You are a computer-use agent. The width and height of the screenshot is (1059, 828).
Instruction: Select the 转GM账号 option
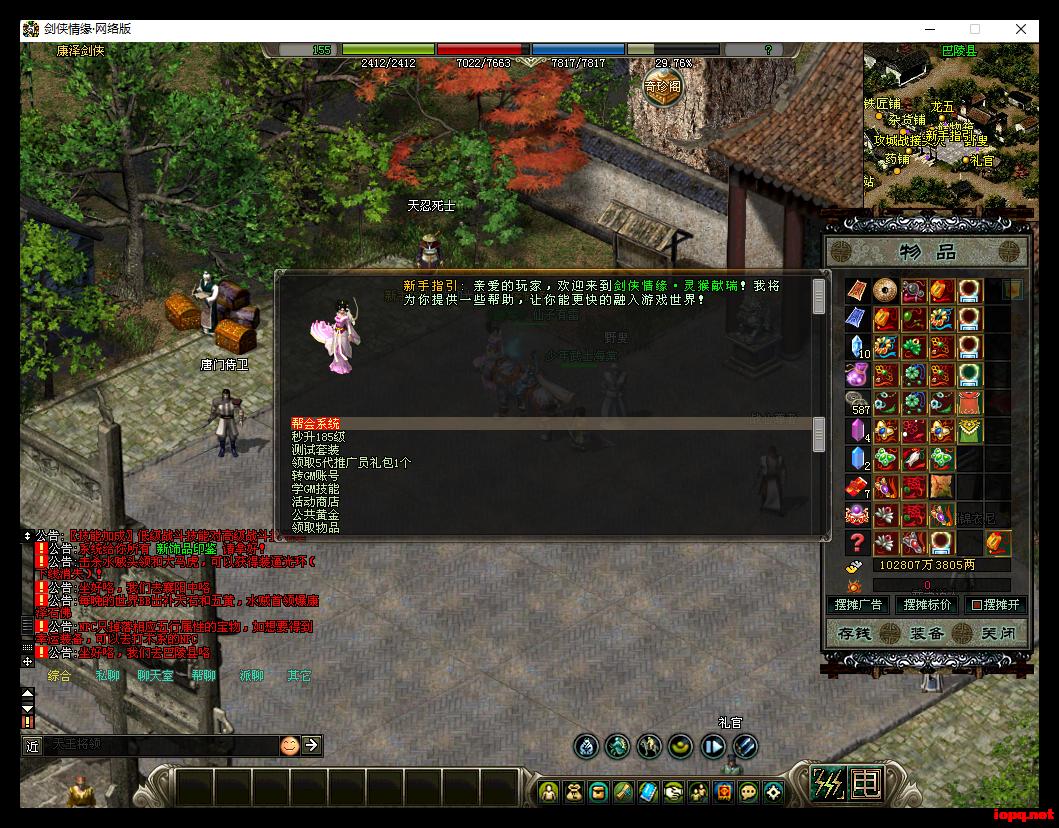pos(315,476)
